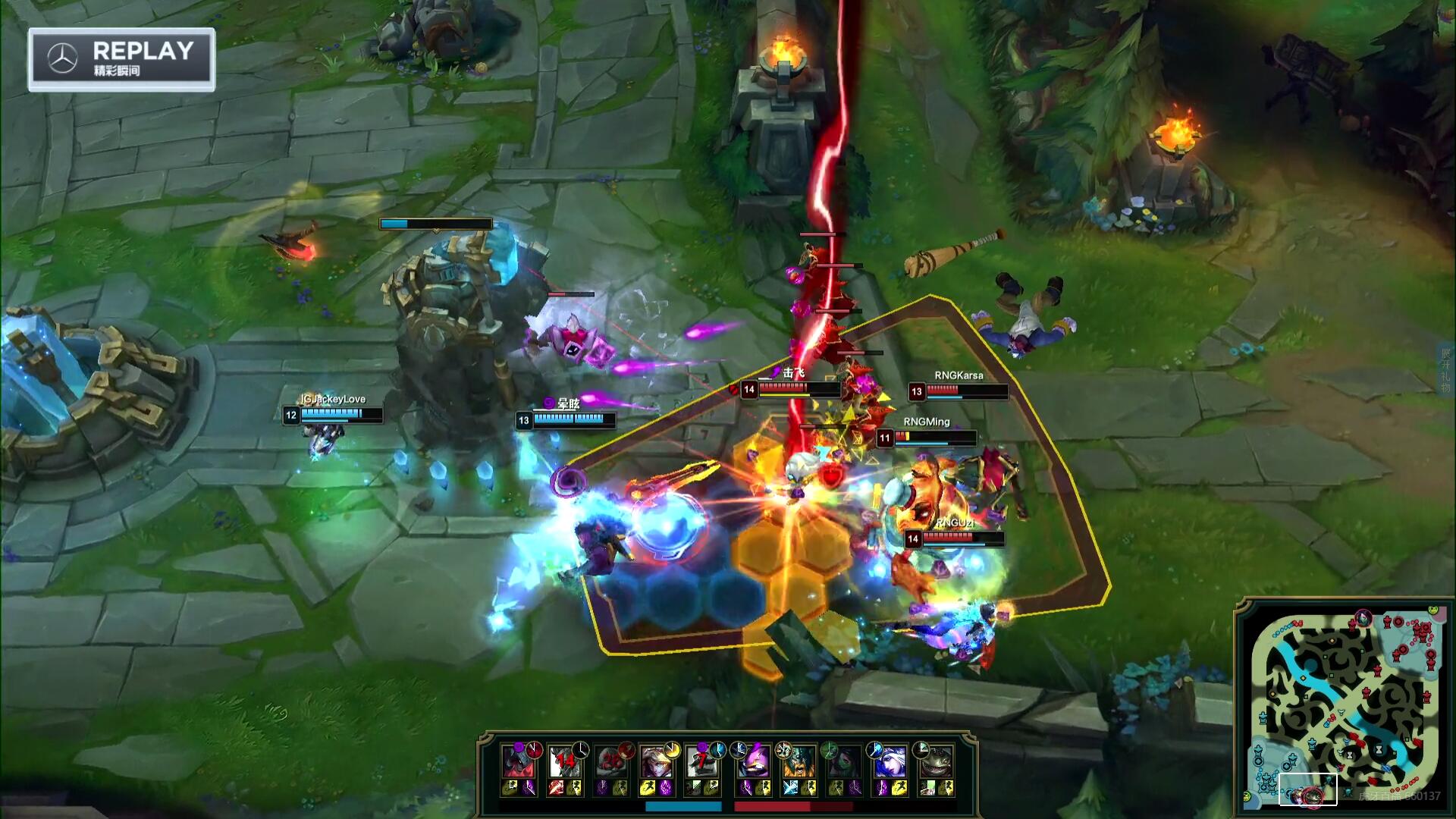Click the Tahm Kench icon on minimap
Image resolution: width=1456 pixels, height=819 pixels.
pos(1312,796)
